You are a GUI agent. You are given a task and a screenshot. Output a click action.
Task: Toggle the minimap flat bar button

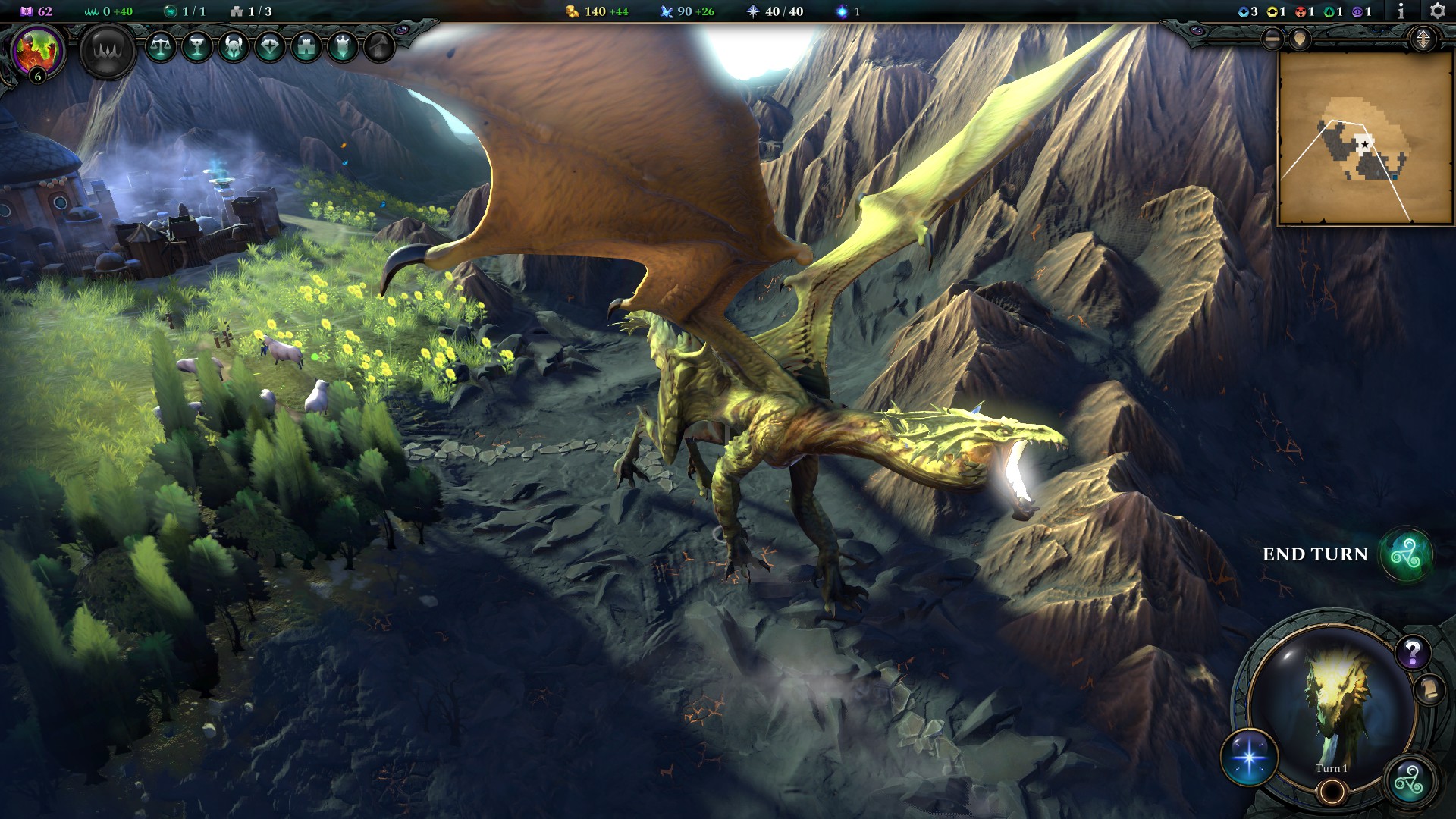click(1272, 39)
